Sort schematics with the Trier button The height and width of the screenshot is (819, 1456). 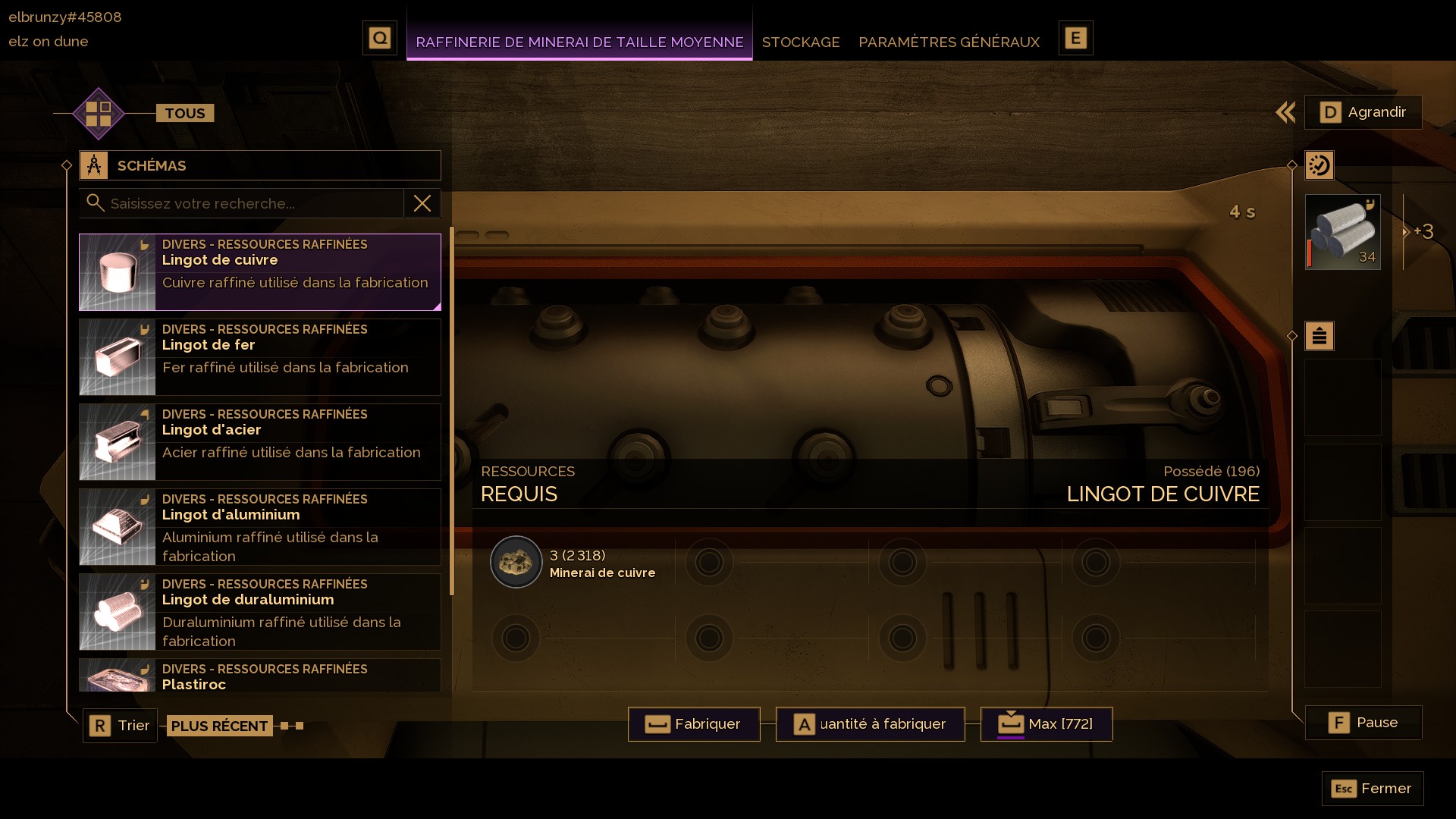pyautogui.click(x=120, y=726)
